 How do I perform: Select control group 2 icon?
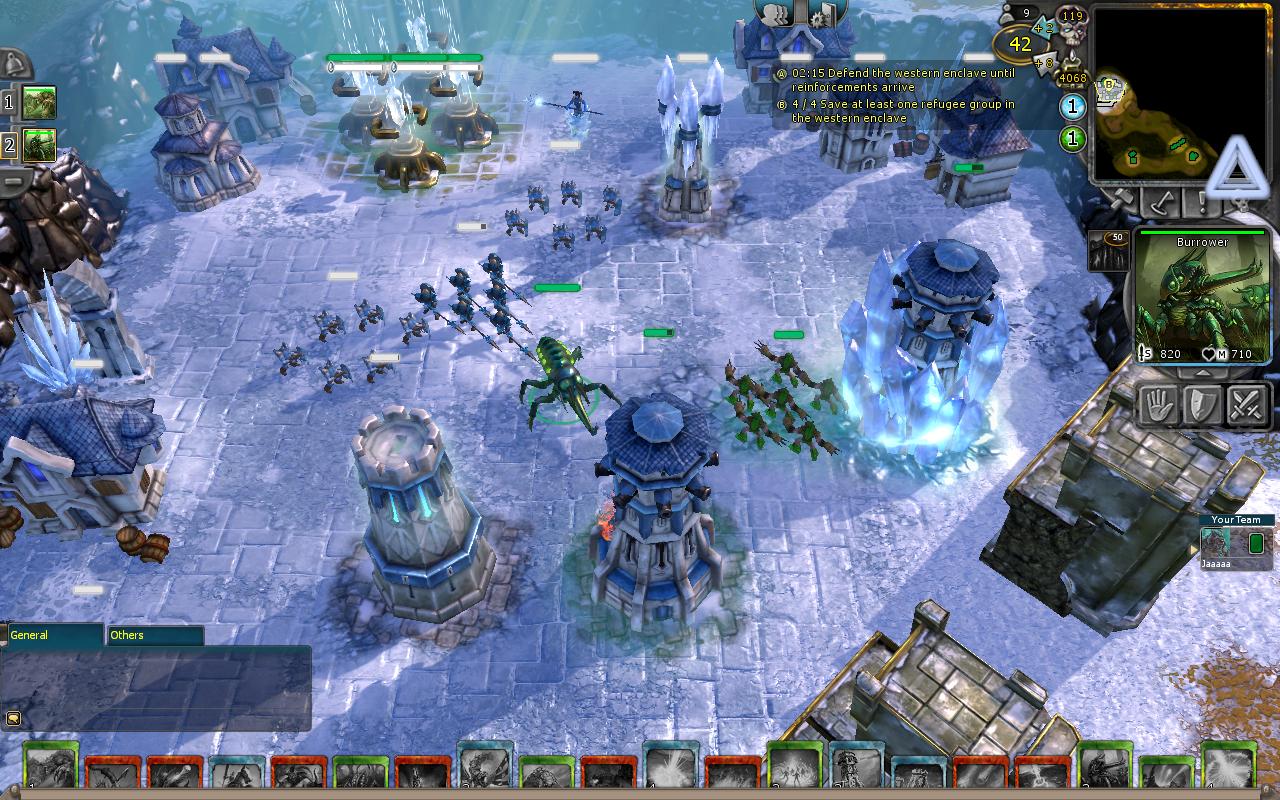[x=39, y=145]
